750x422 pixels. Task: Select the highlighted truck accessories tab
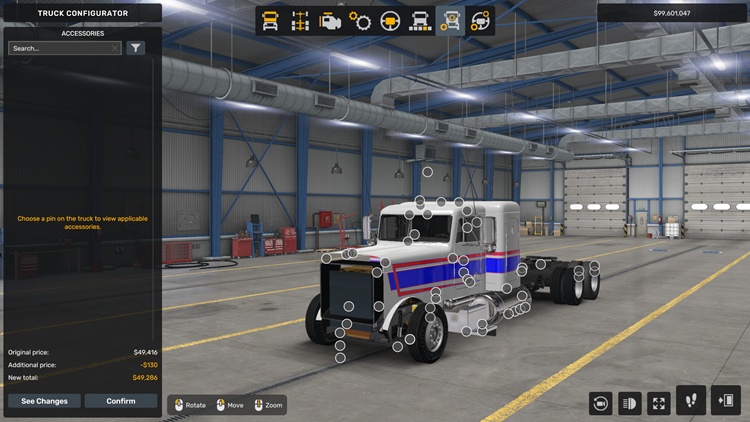451,21
